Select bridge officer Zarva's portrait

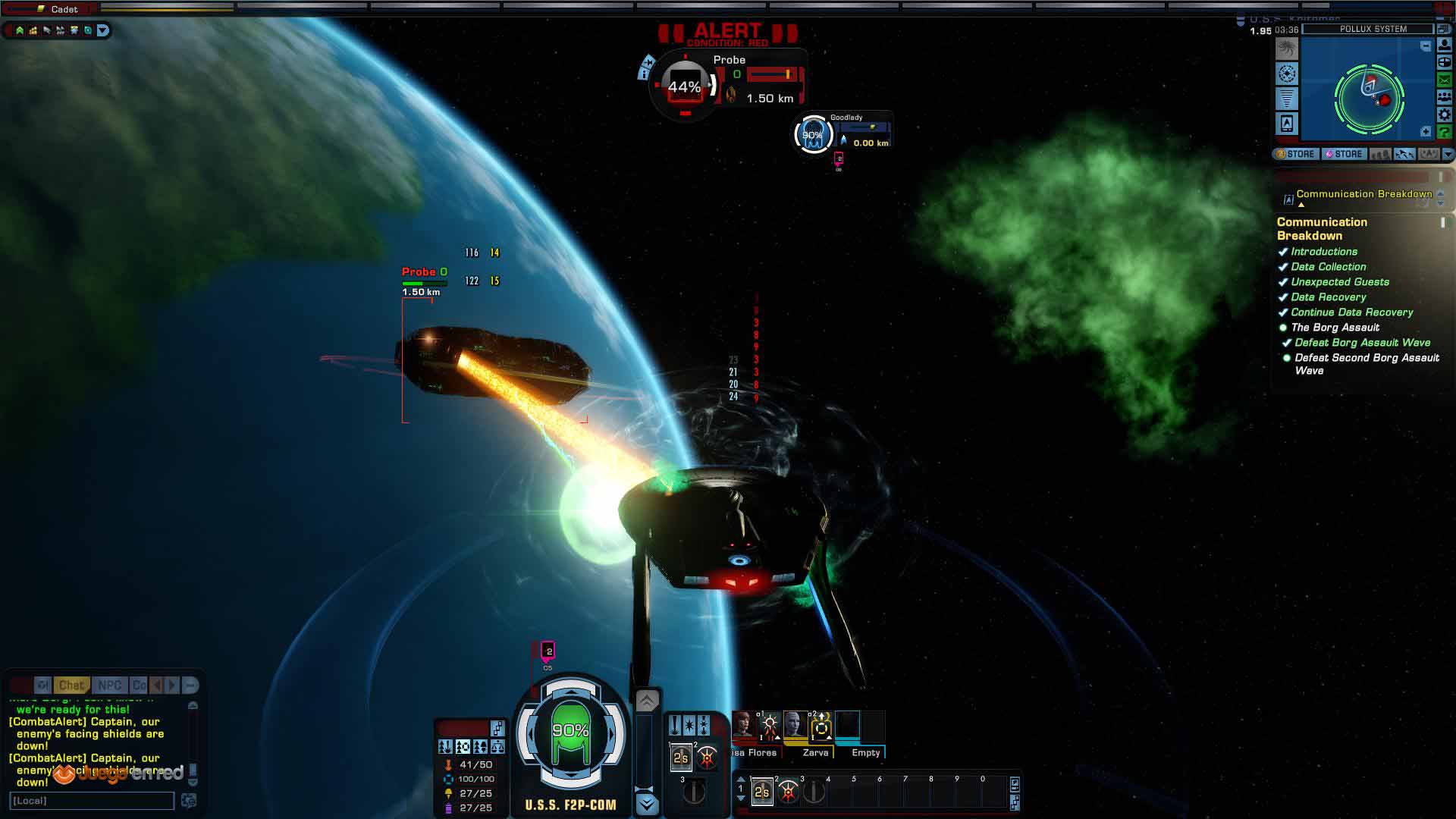coord(795,725)
